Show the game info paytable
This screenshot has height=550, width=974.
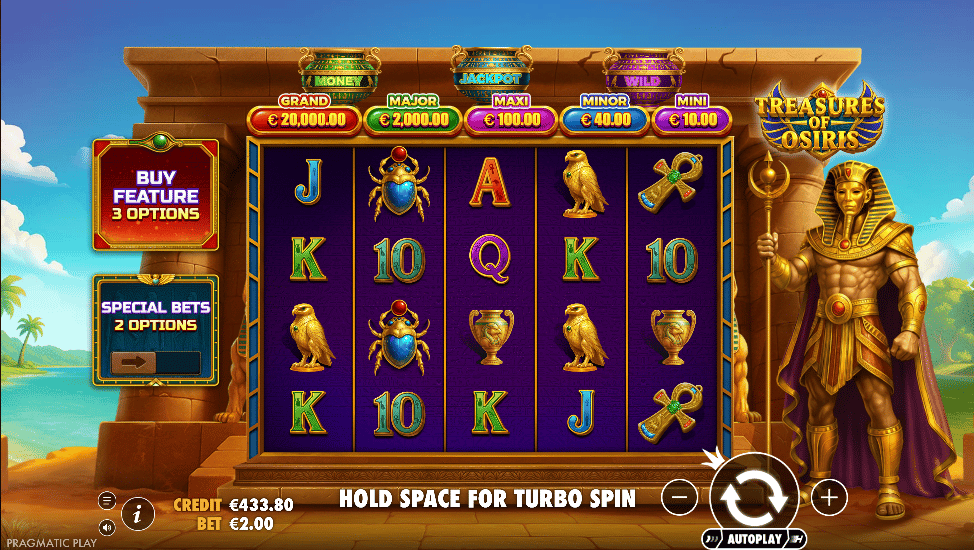138,515
